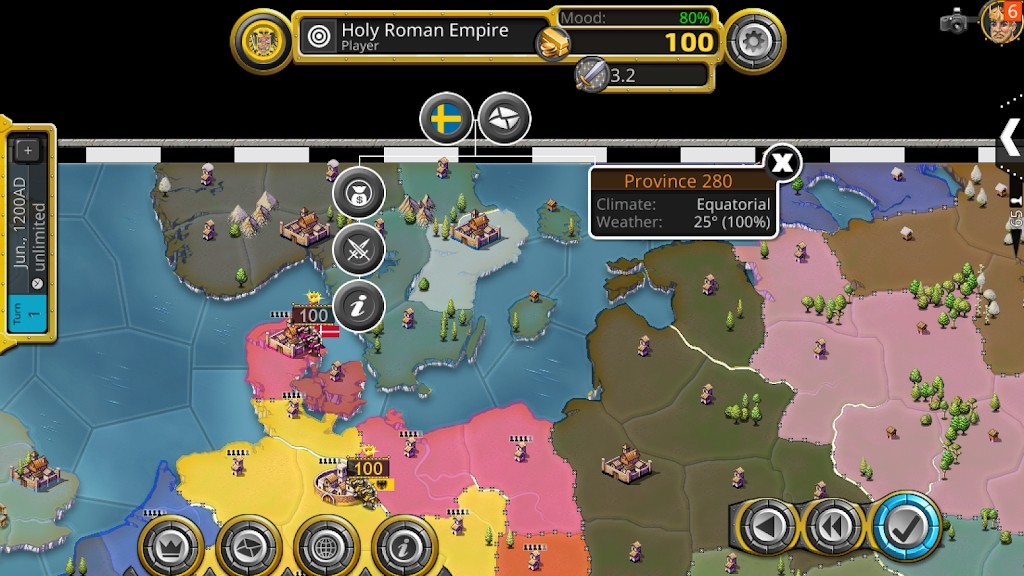Select the Swedish flag button

(445, 119)
